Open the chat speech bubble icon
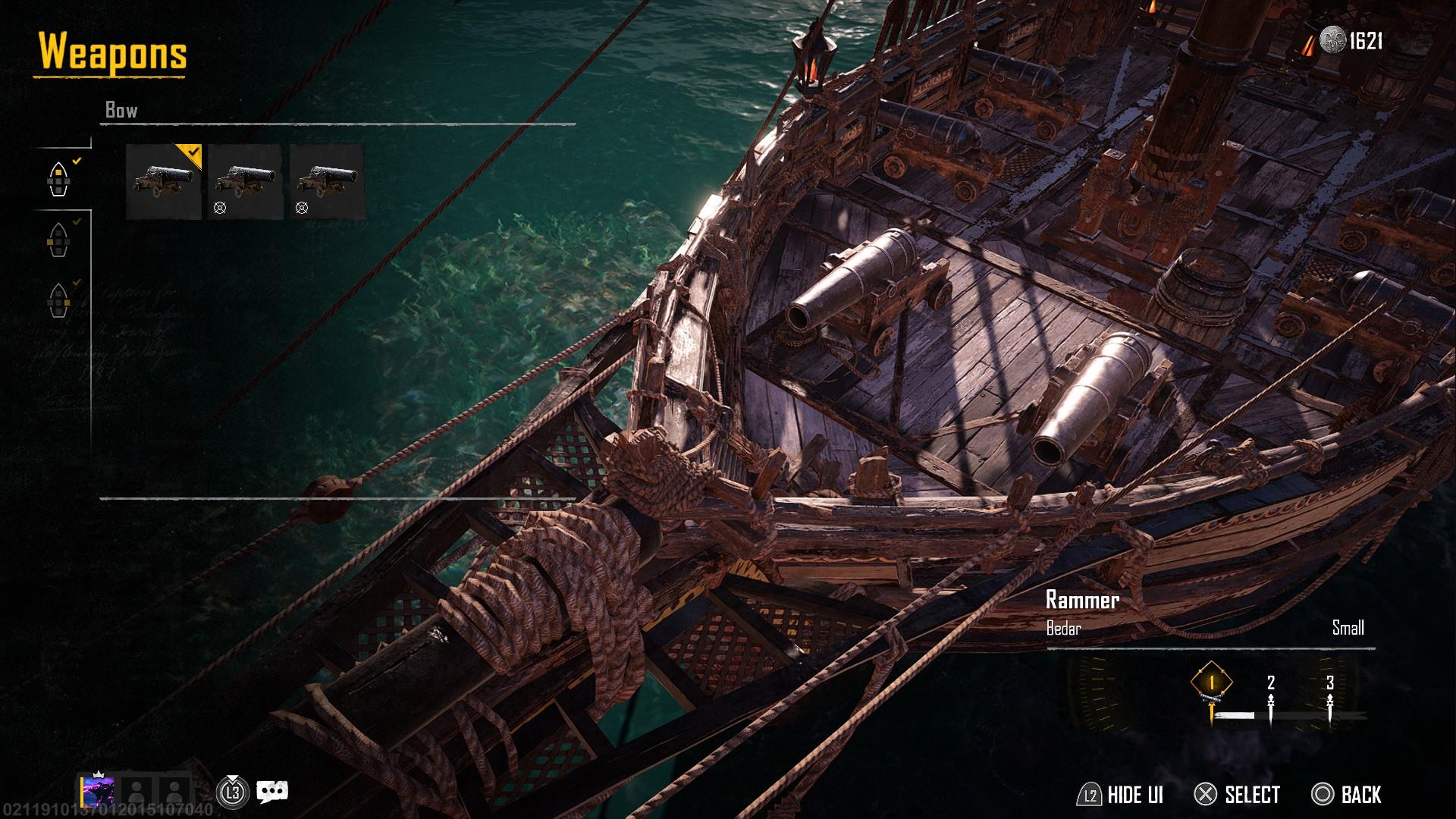1456x819 pixels. pos(271,792)
